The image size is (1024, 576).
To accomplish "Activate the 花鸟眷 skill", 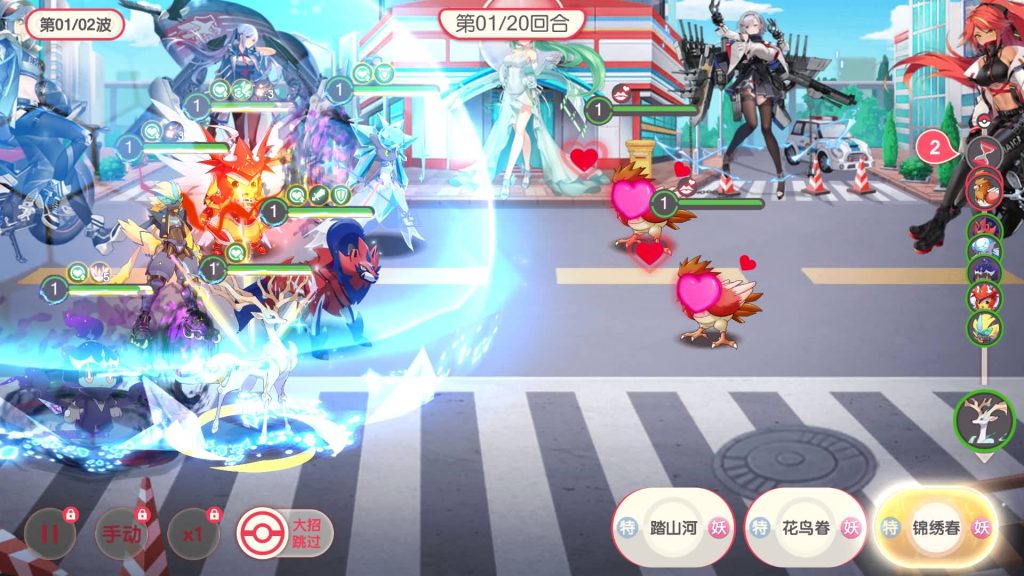I will [x=804, y=528].
